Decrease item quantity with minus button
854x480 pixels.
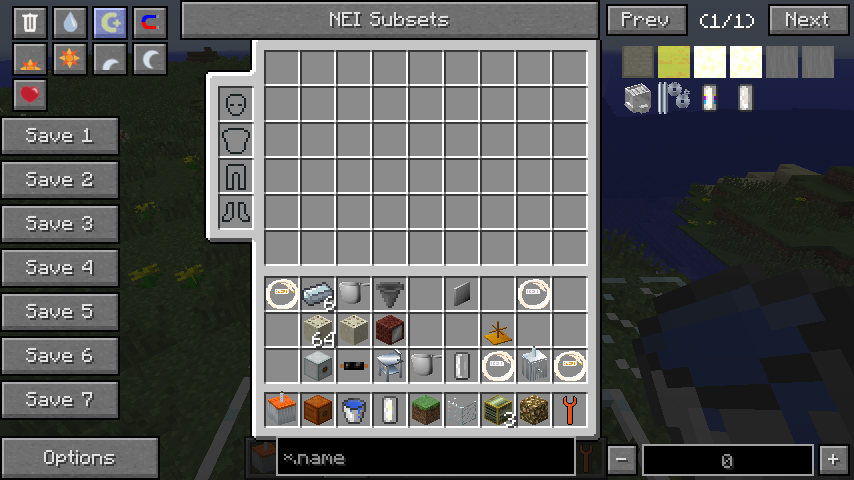pos(622,460)
